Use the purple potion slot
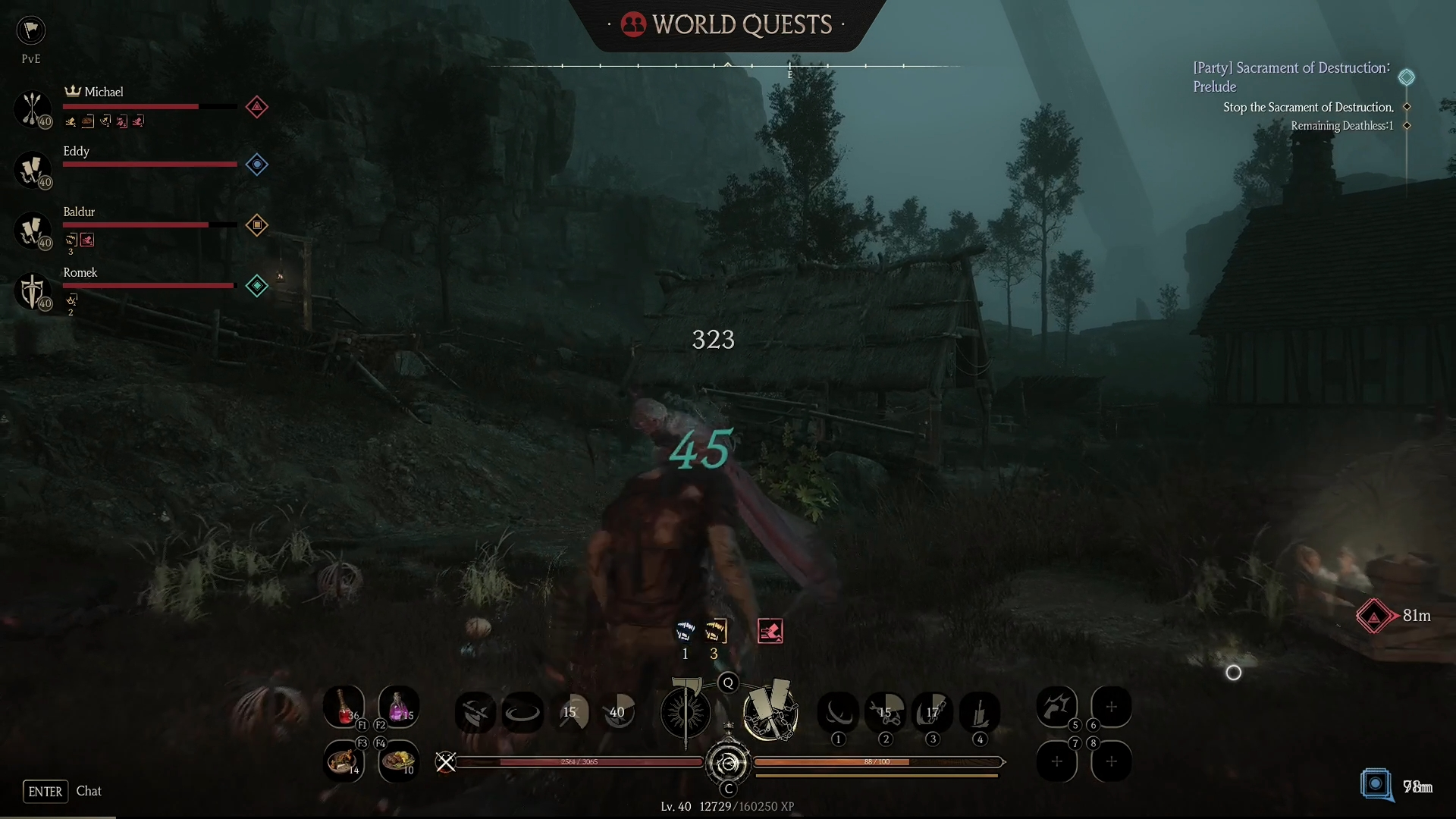This screenshot has width=1456, height=819. [398, 707]
